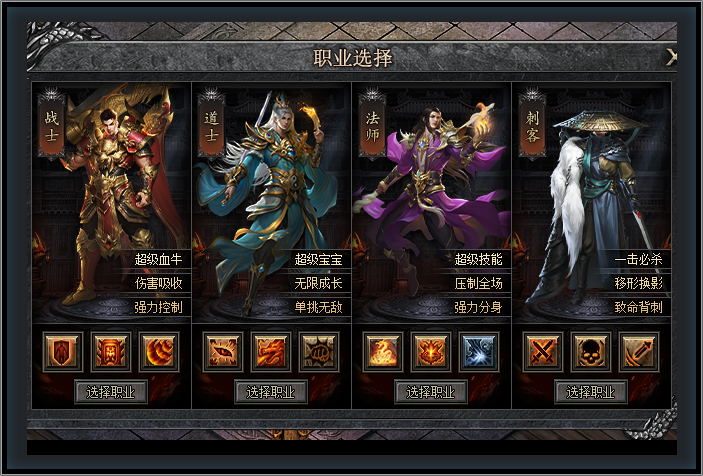Select the 法师 mage character card
The width and height of the screenshot is (703, 476).
[431, 200]
